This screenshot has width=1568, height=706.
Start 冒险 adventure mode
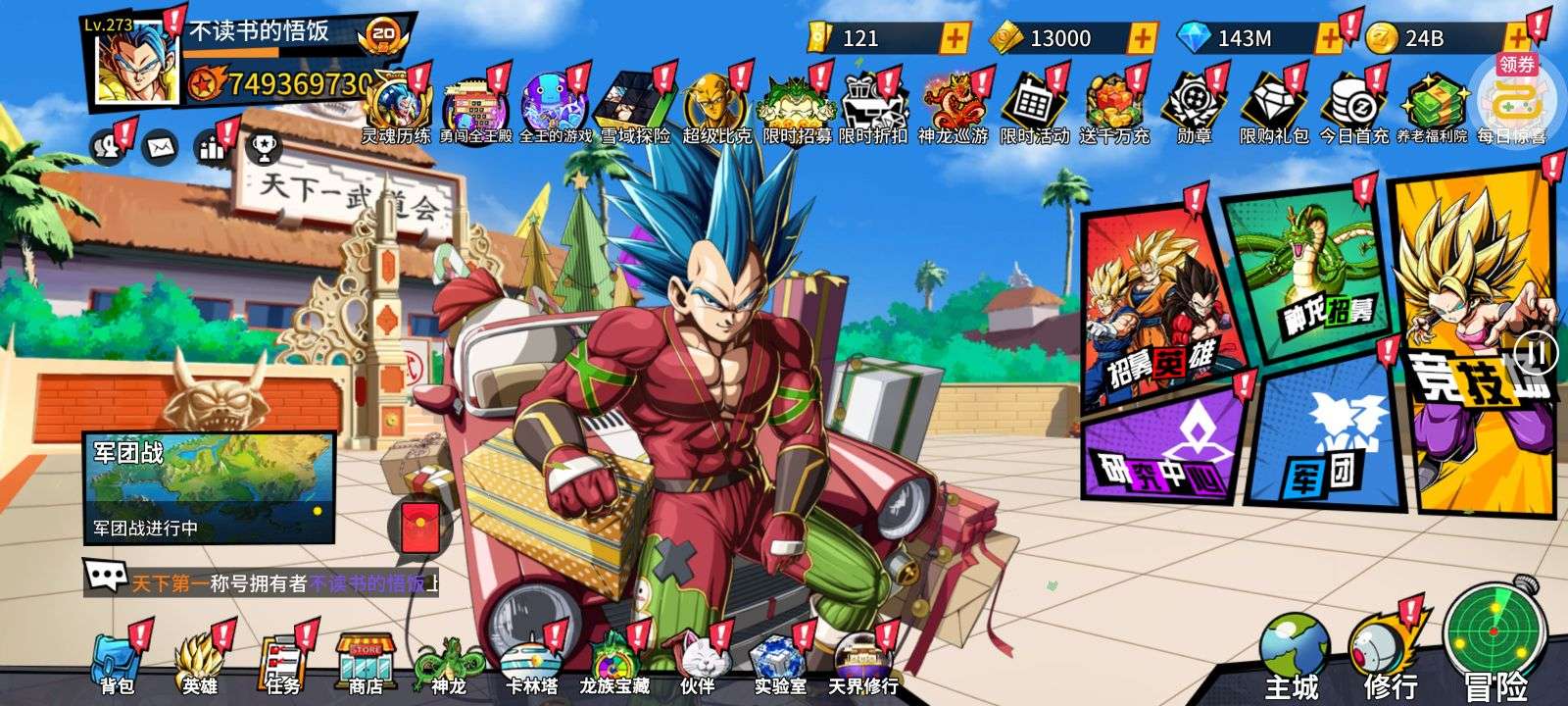coord(1493,647)
